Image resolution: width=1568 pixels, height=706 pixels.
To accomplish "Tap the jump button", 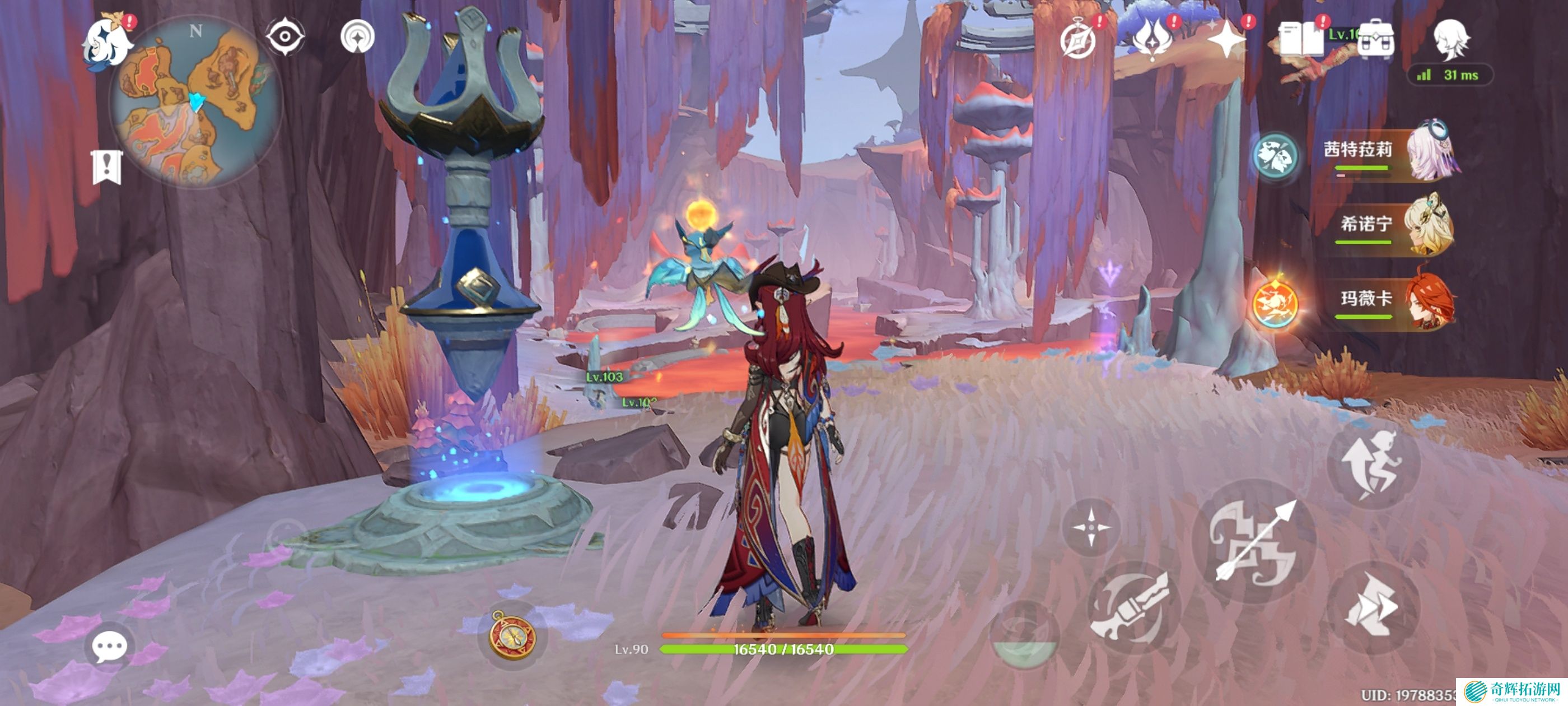I will pos(1373,464).
